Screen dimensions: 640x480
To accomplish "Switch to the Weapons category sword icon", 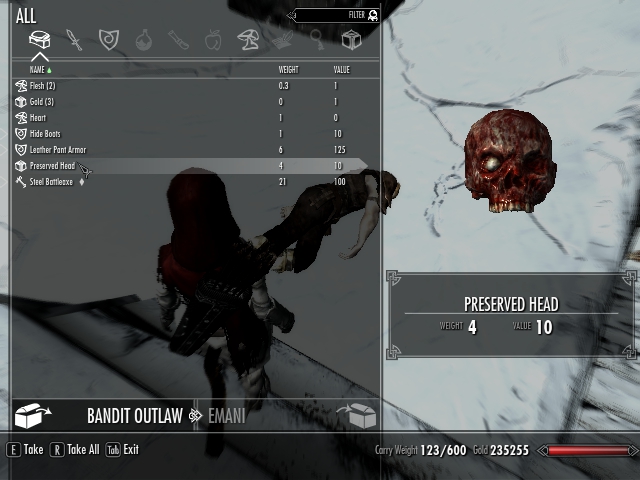I will click(x=74, y=40).
